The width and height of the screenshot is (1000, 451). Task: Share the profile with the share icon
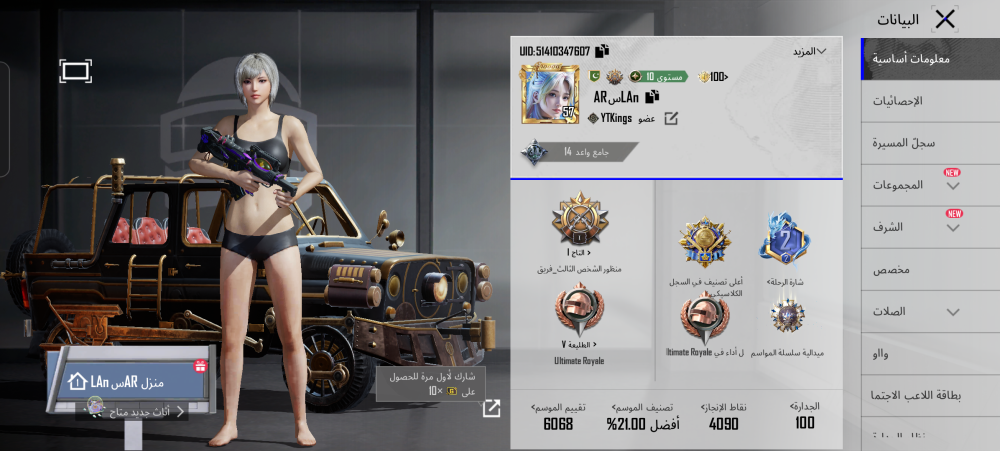point(492,408)
